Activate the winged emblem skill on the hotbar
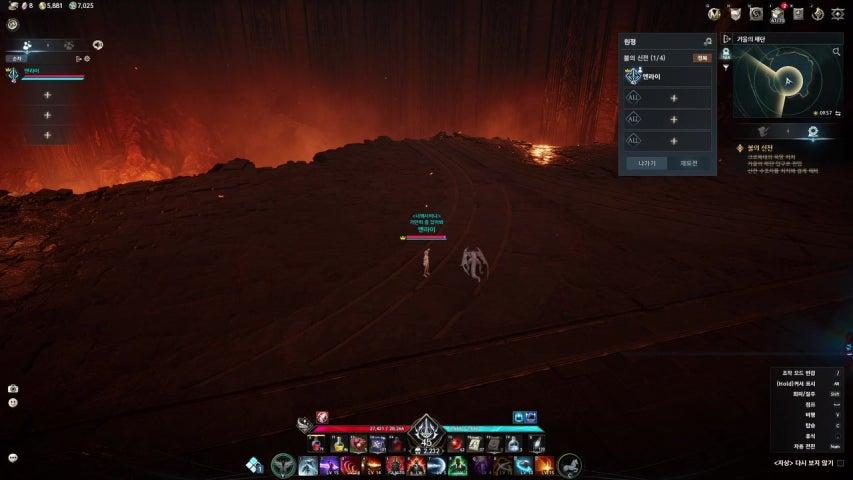Image resolution: width=853 pixels, height=480 pixels. tap(283, 465)
